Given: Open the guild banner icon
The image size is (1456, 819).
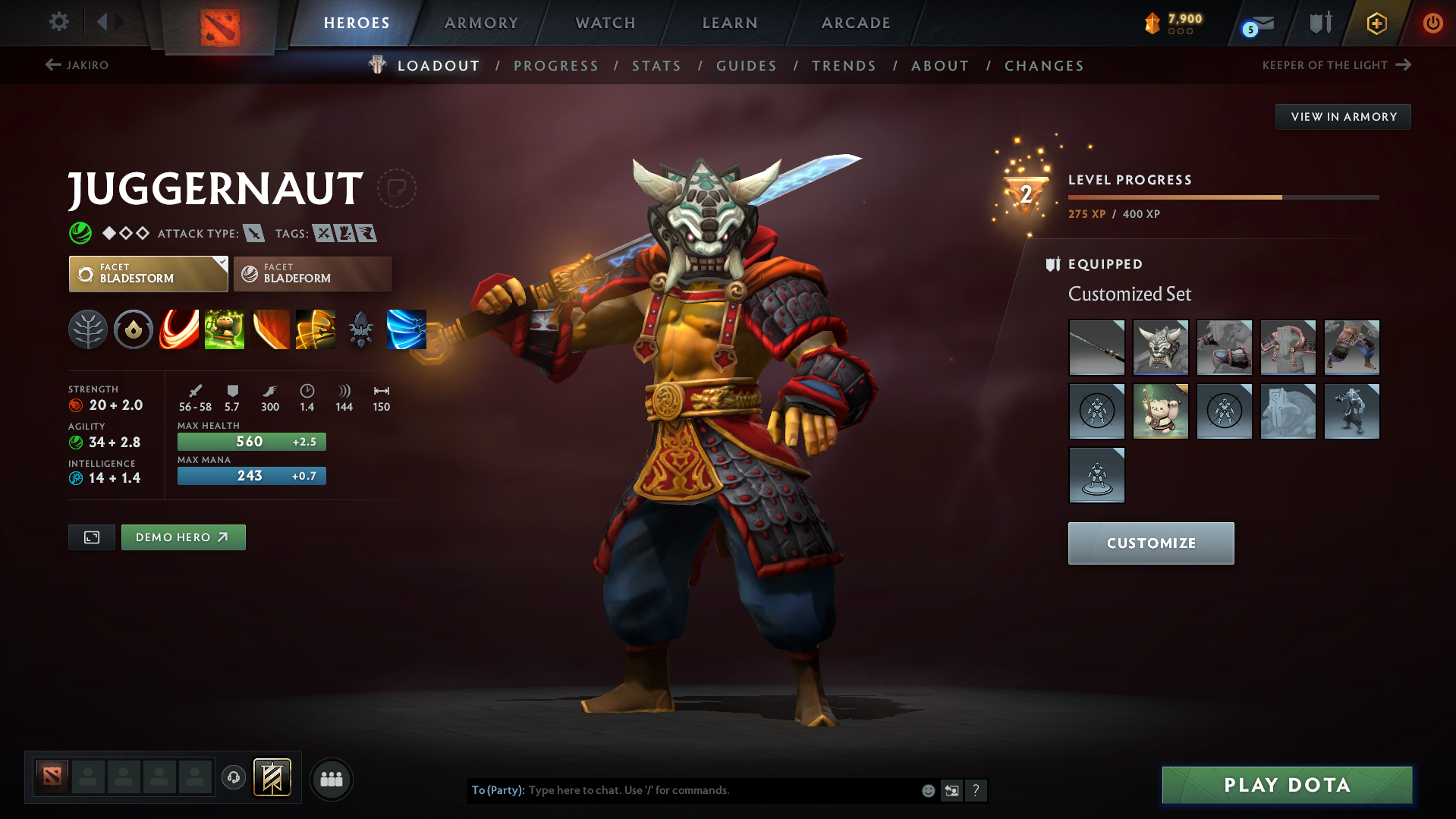Looking at the screenshot, I should click(x=271, y=778).
